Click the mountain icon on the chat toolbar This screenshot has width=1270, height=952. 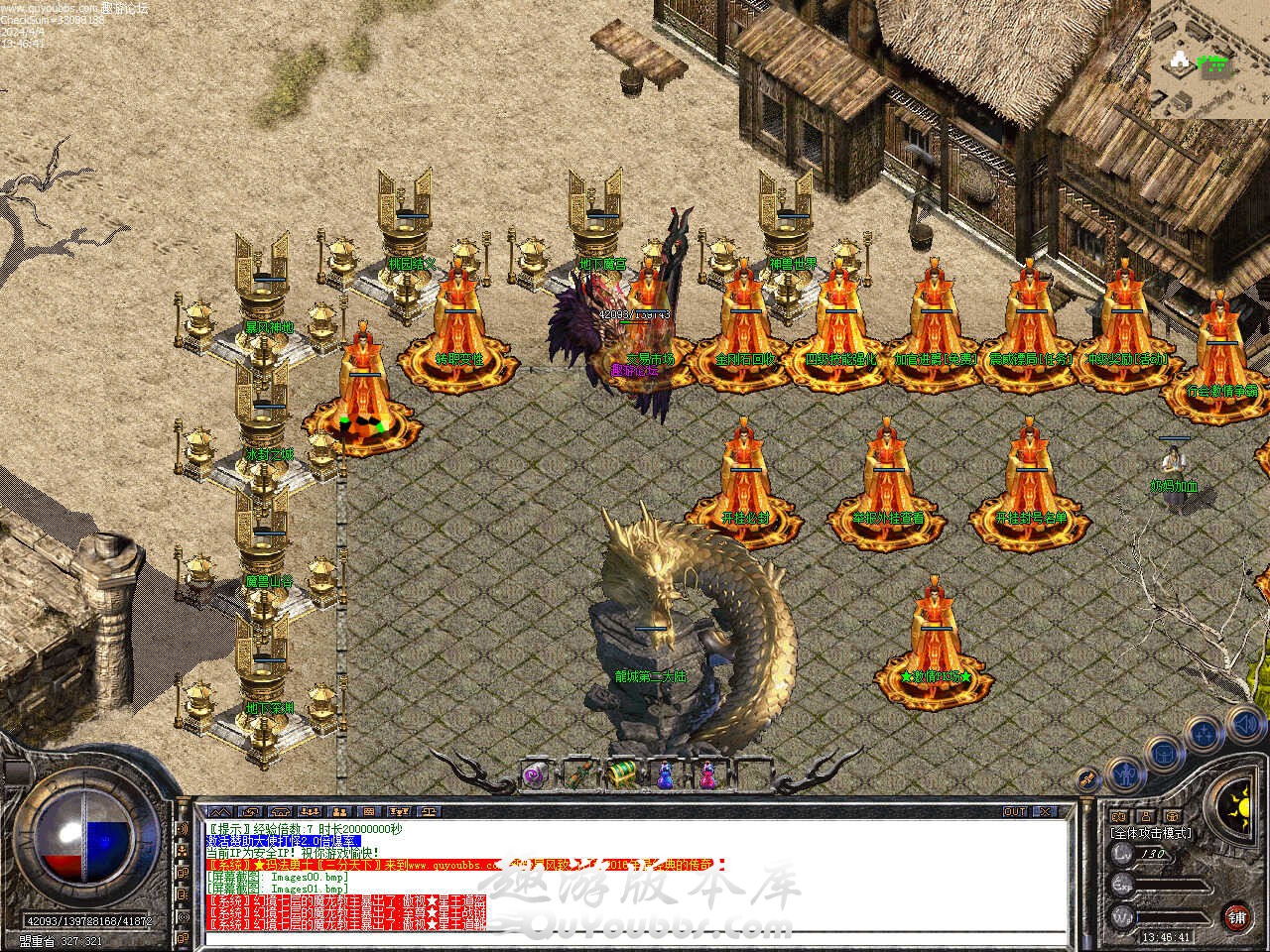(219, 811)
